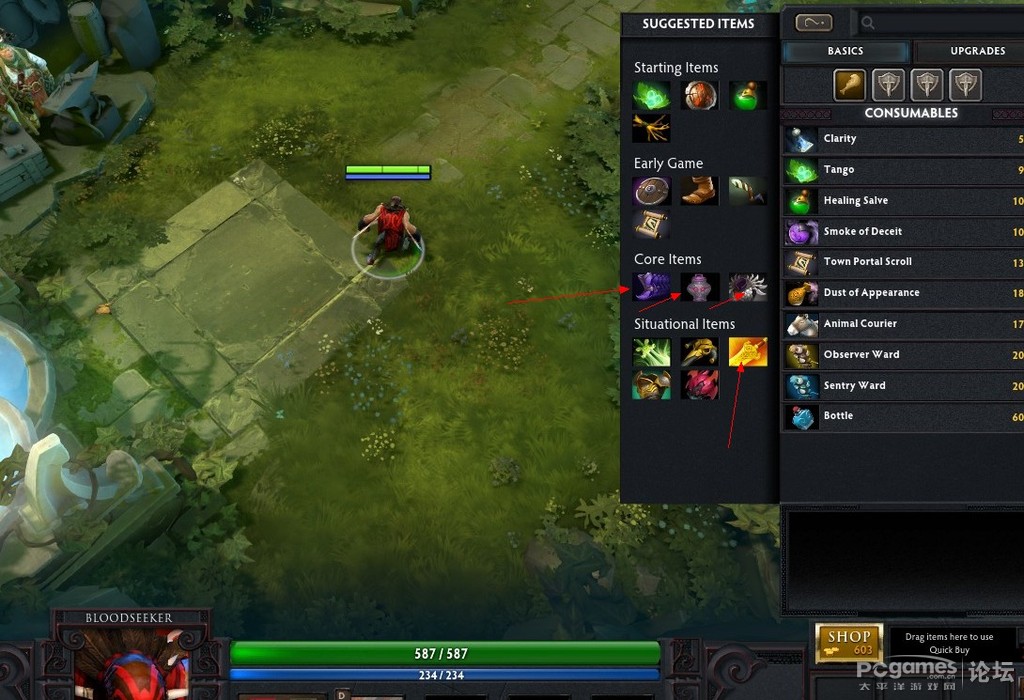Toggle the shop layout button beside search
Image resolution: width=1024 pixels, height=700 pixels.
(x=814, y=23)
